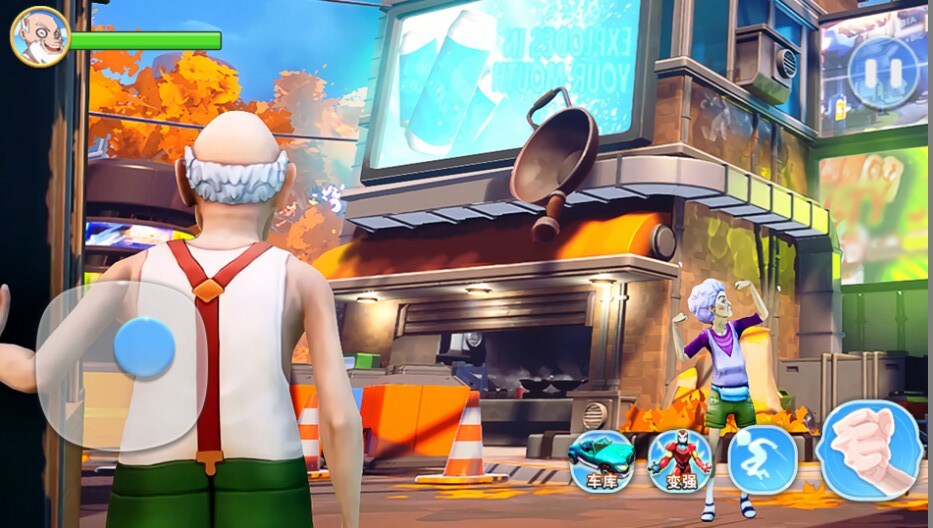The image size is (933, 528).
Task: Pause the game with the pause button
Action: pyautogui.click(x=882, y=73)
